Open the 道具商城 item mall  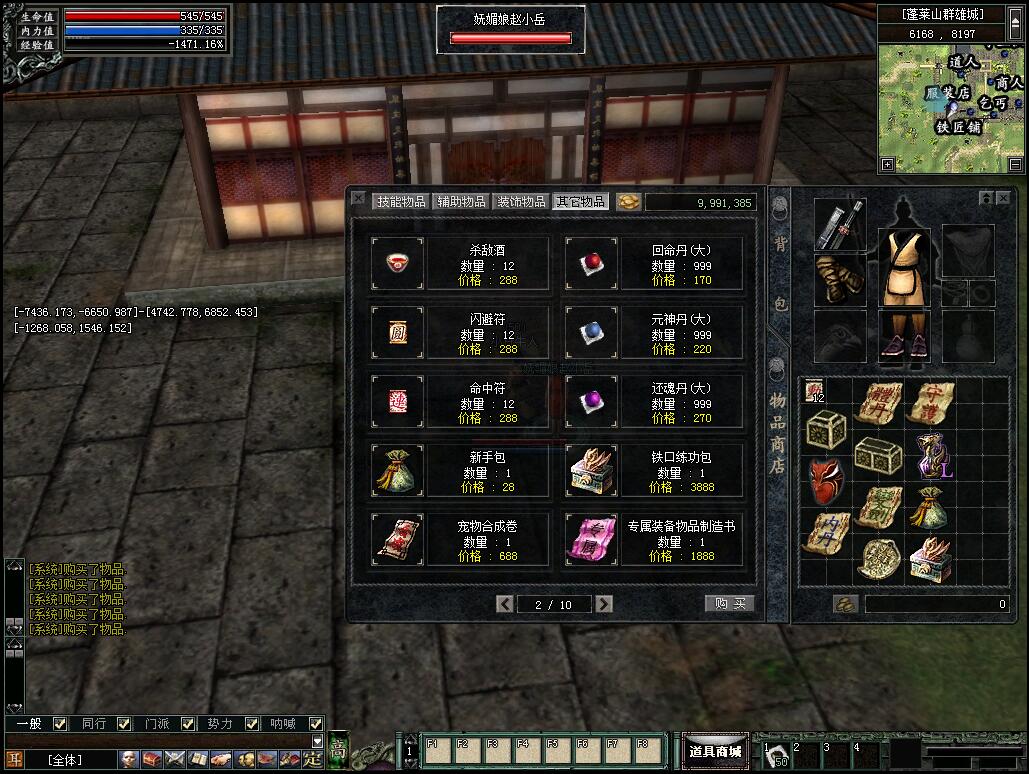point(716,751)
